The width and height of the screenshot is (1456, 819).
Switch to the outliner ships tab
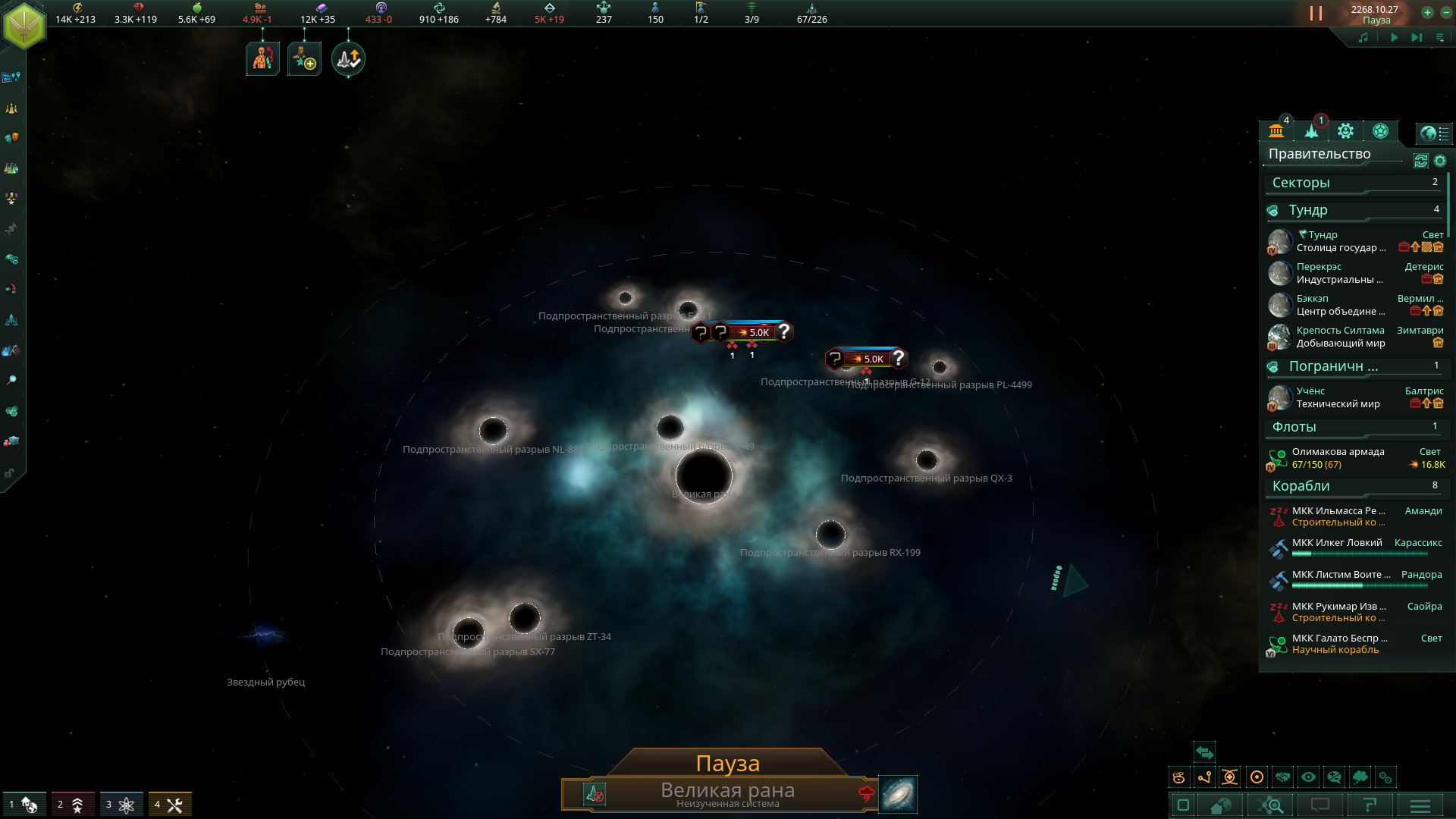[x=1311, y=131]
